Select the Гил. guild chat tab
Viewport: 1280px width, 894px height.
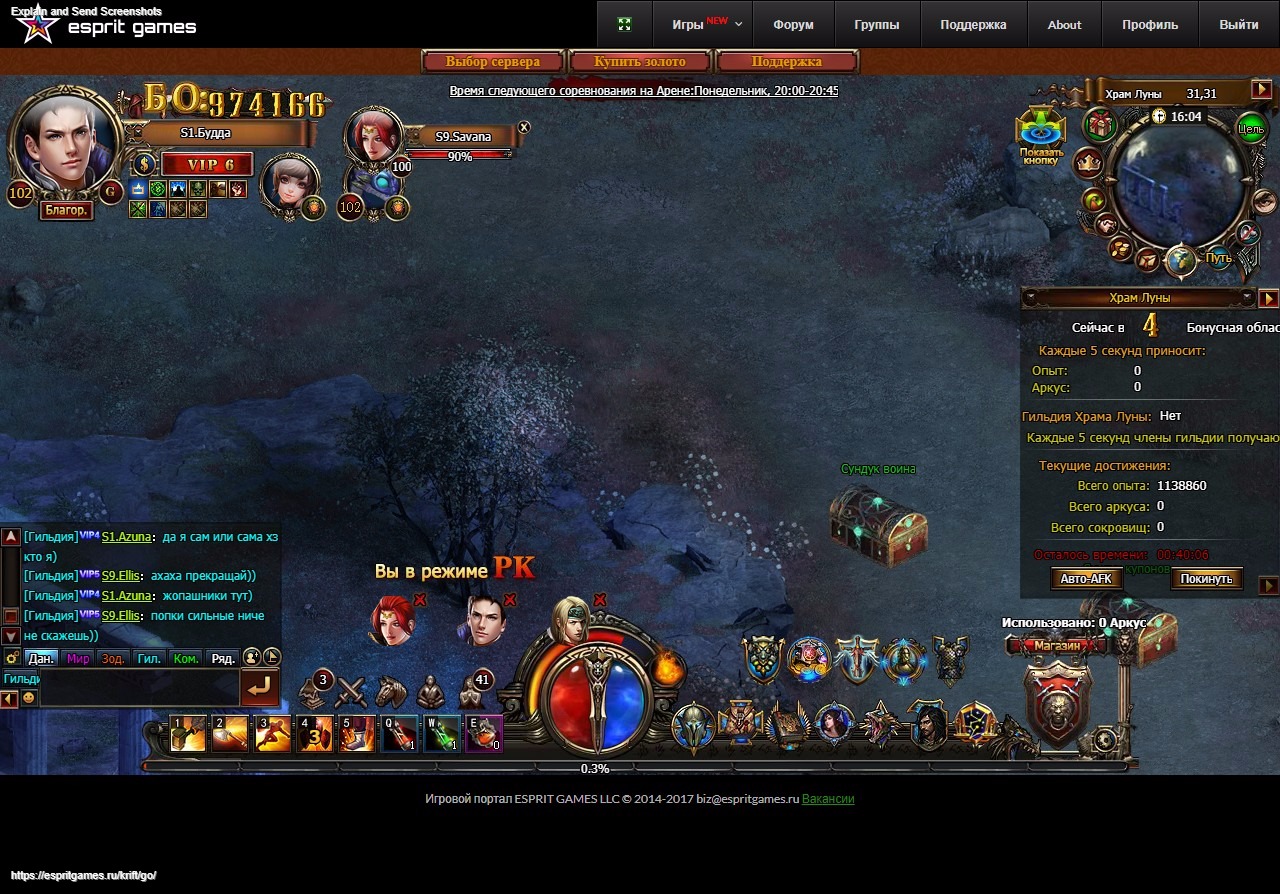coord(149,658)
